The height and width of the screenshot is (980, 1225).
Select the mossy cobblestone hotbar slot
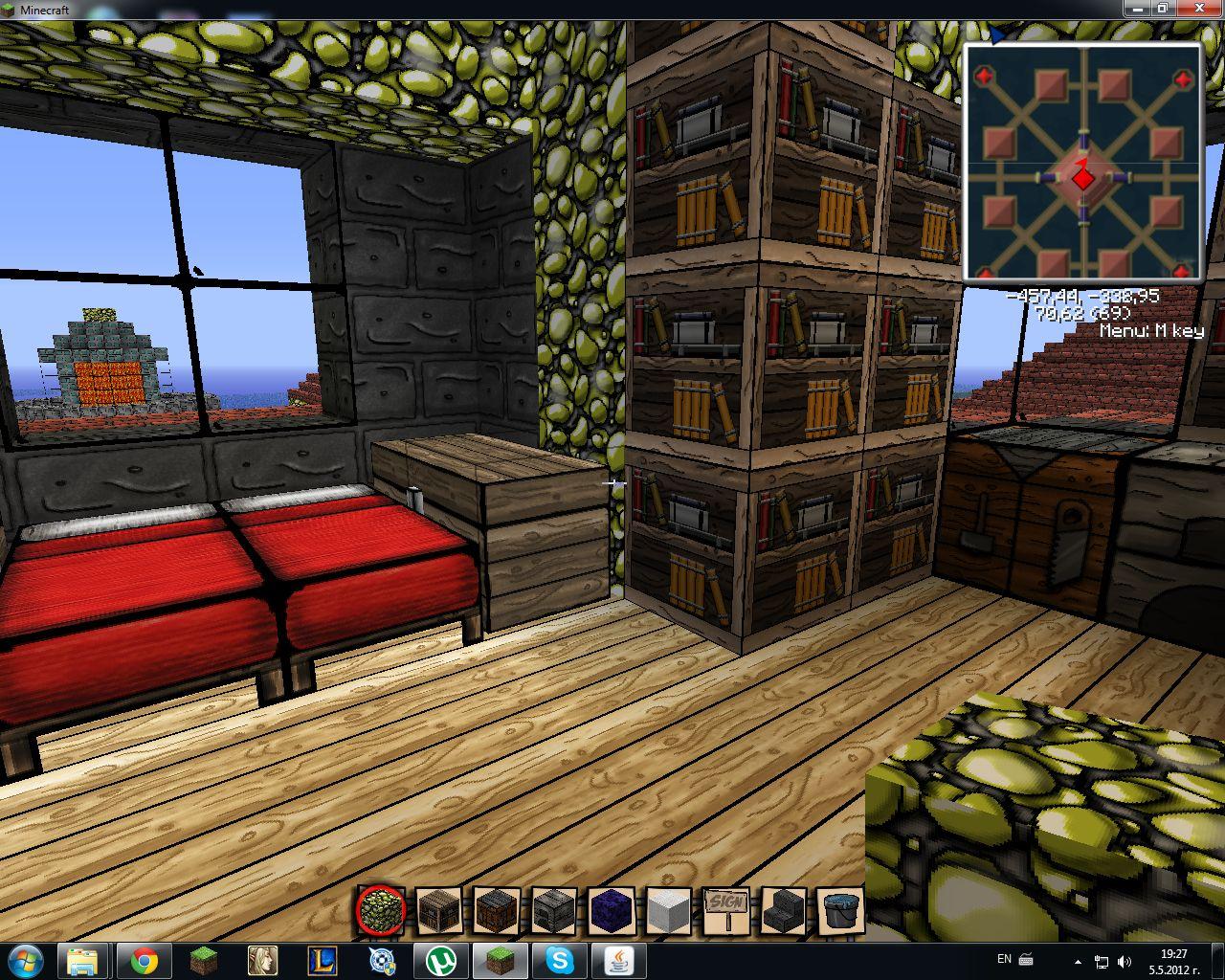(381, 910)
